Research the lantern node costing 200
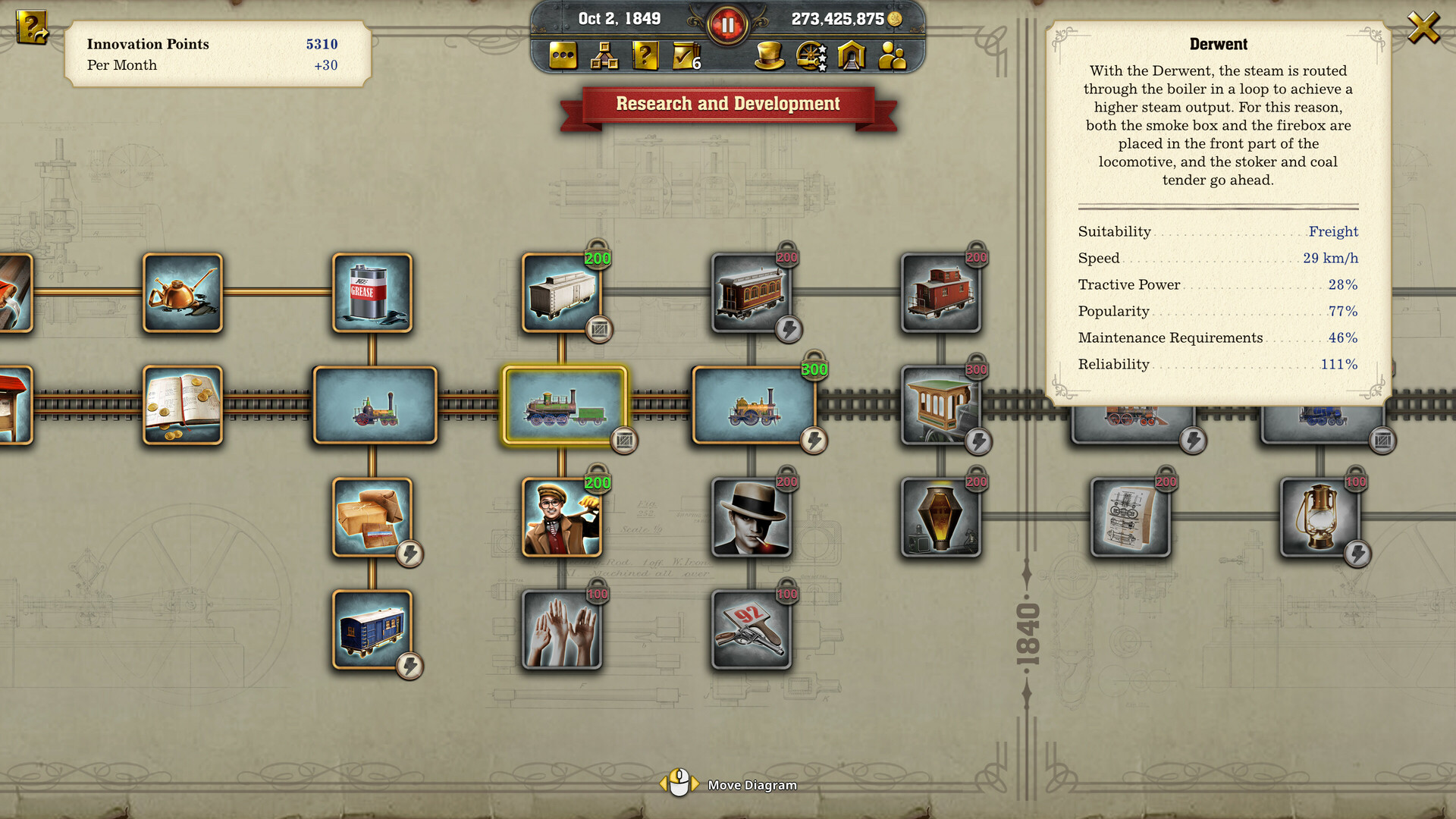This screenshot has height=819, width=1456. [x=941, y=517]
